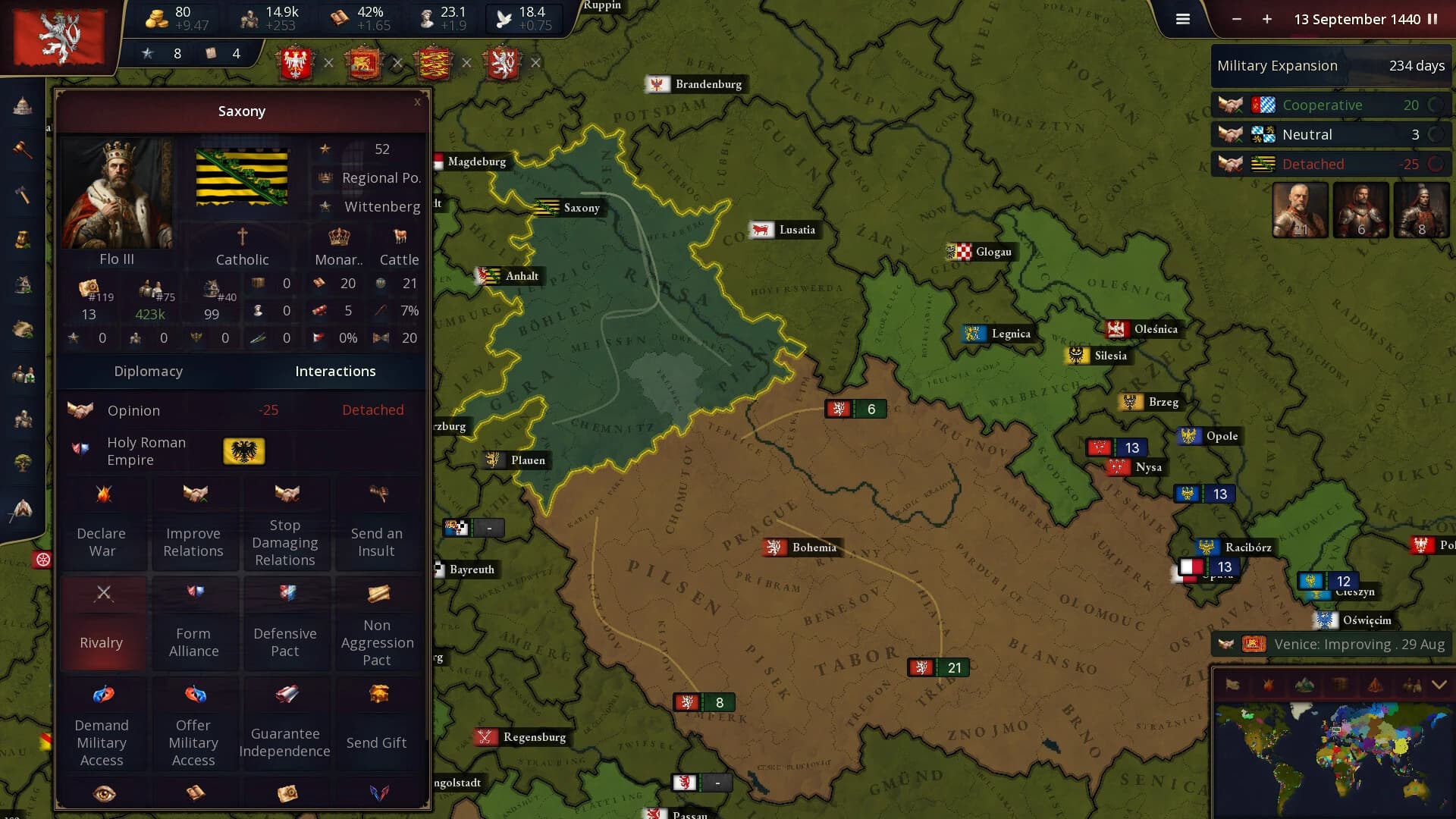Toggle the Detached relations filter circle
The height and width of the screenshot is (819, 1456).
click(1436, 164)
